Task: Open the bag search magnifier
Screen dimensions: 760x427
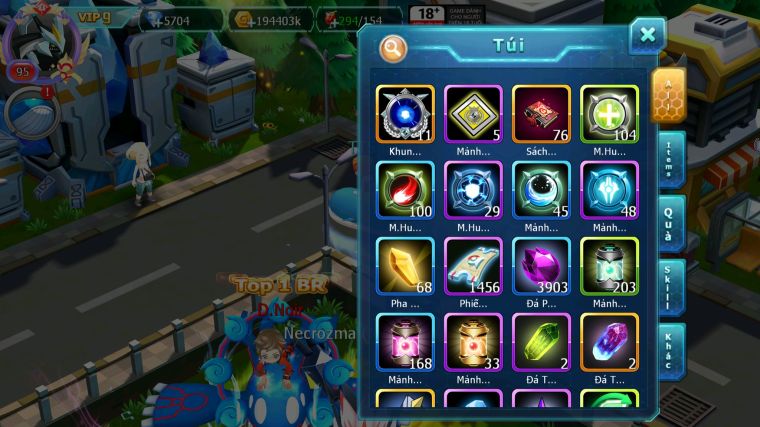Action: pyautogui.click(x=394, y=48)
